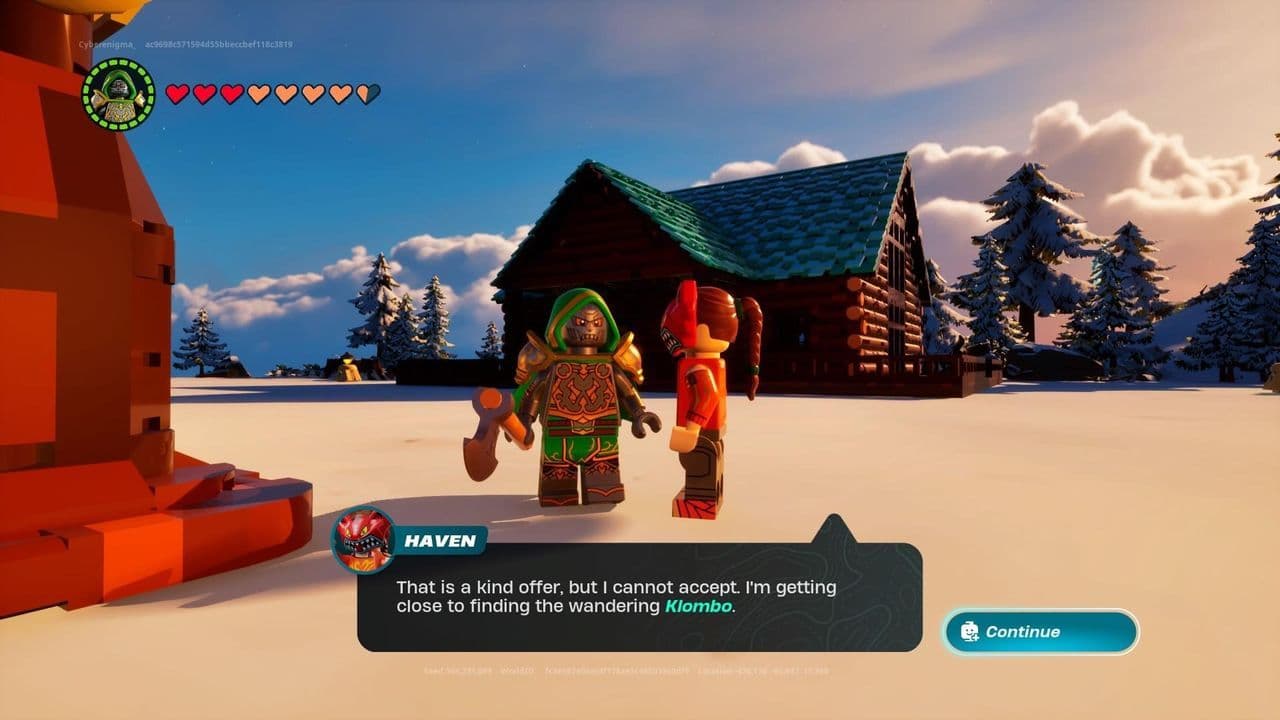1280x720 pixels.
Task: Click the half-depleted final heart icon
Action: (x=367, y=95)
